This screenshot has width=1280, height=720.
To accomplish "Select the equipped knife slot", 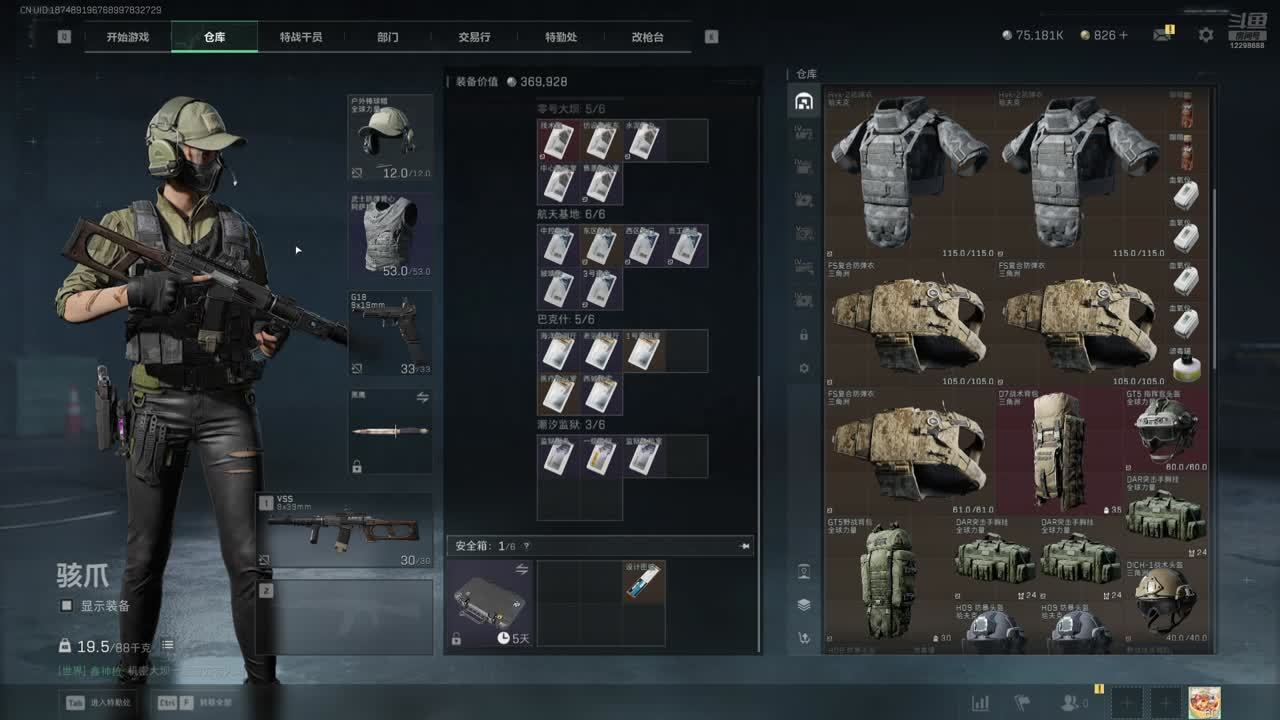I will point(390,431).
